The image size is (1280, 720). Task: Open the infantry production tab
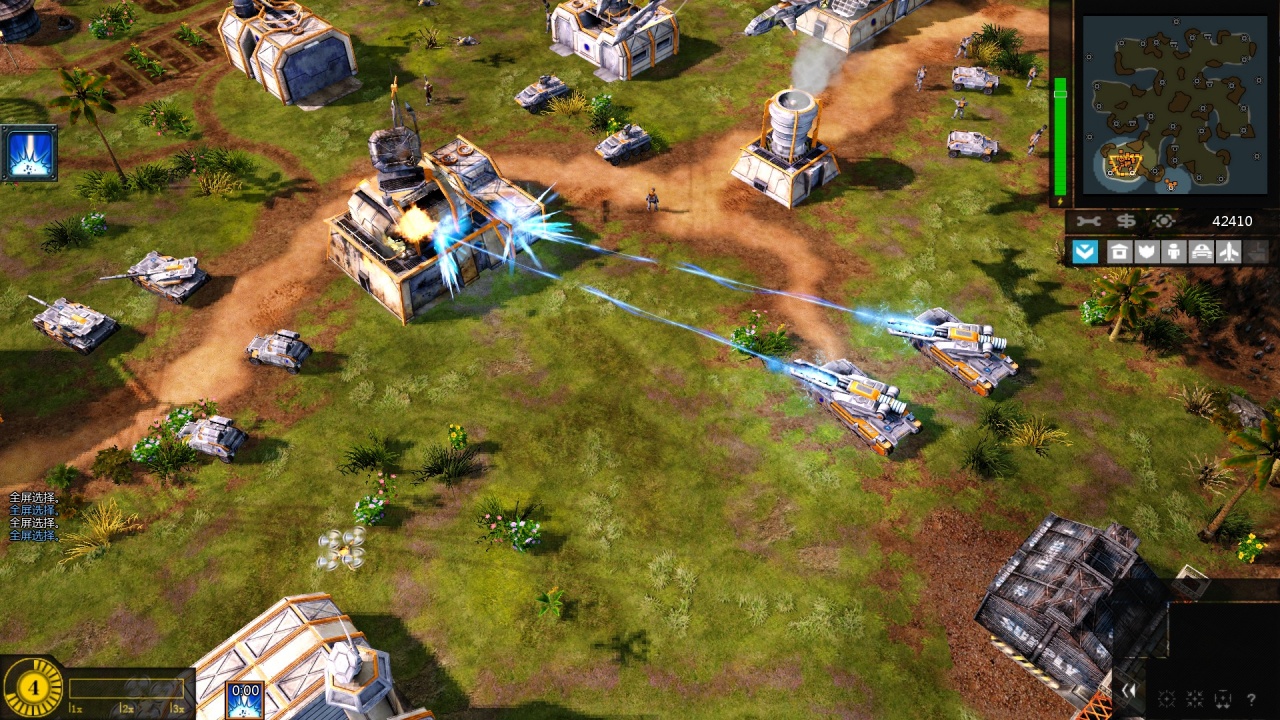click(x=1174, y=251)
